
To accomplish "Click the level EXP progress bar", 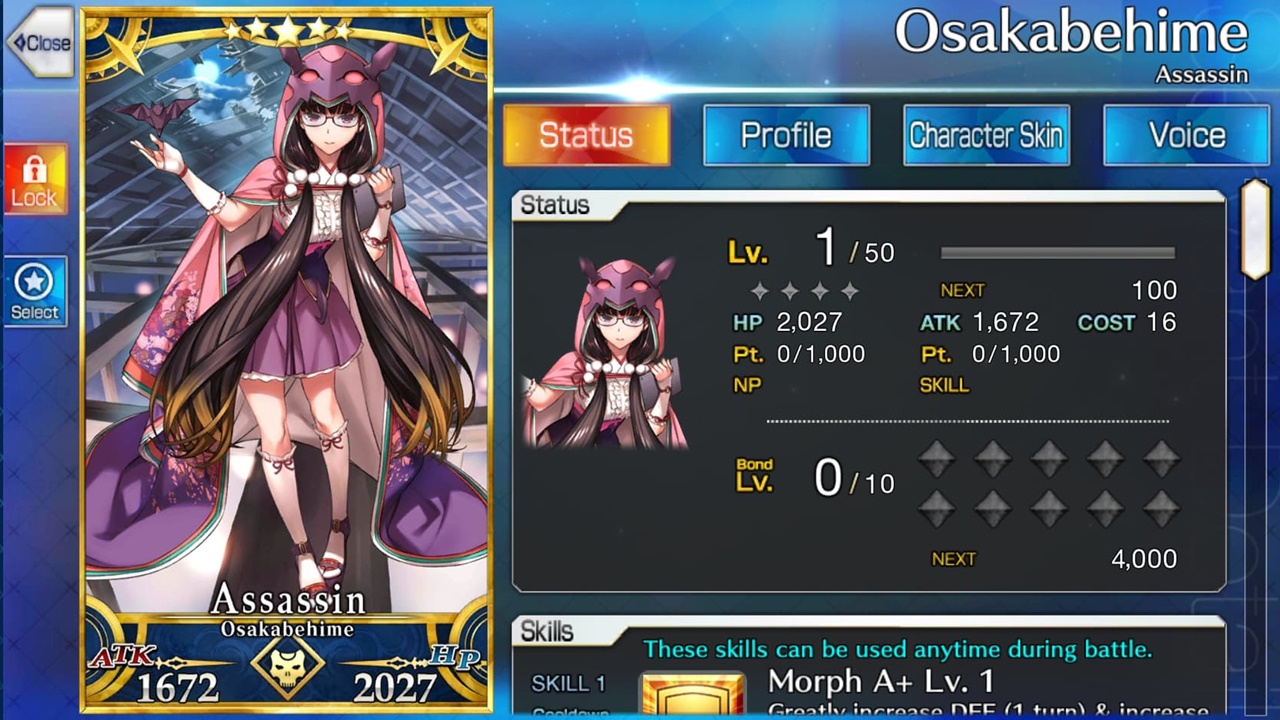I will [1055, 253].
